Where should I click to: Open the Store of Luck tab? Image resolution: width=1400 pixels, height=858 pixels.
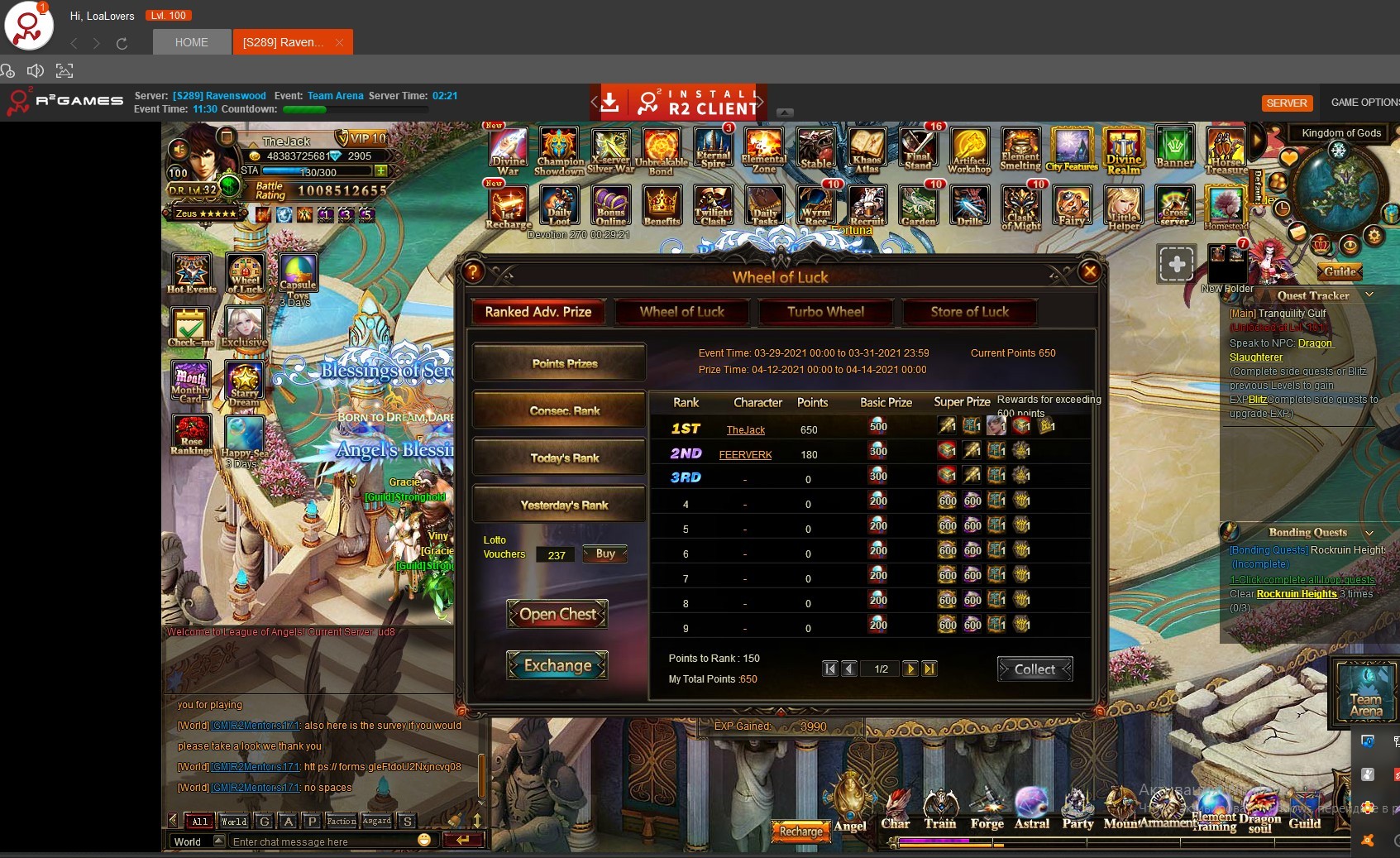tap(969, 312)
